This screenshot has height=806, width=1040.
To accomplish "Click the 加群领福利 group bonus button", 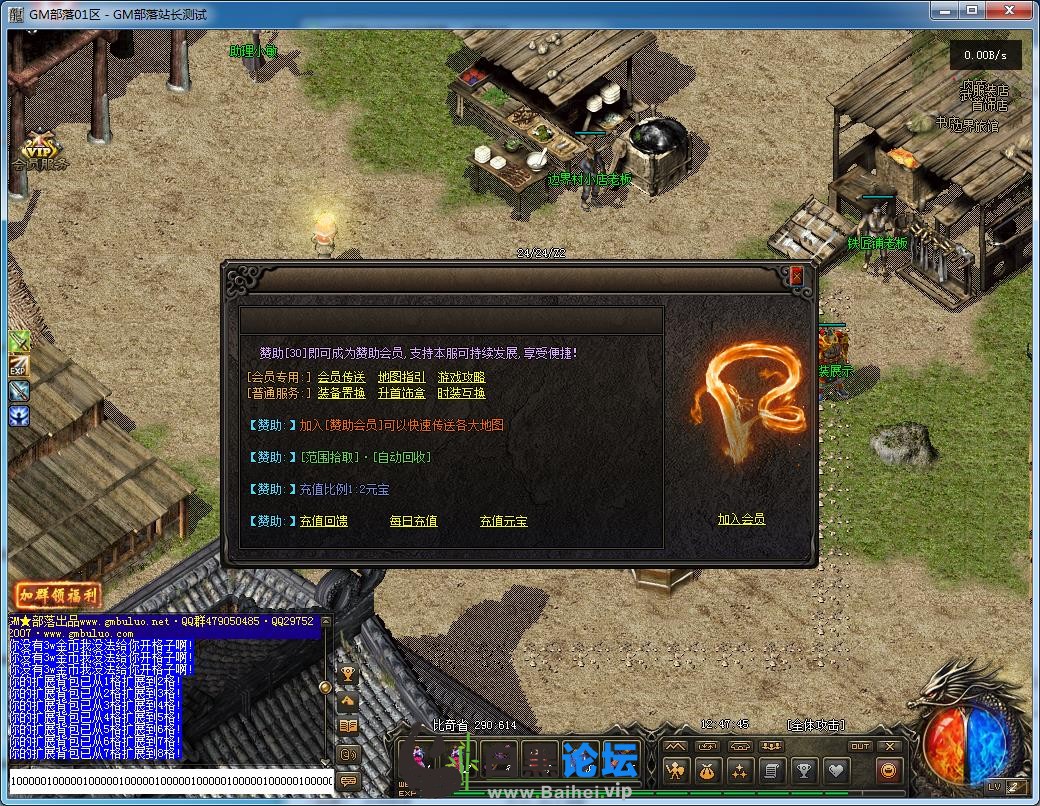I will [x=58, y=595].
